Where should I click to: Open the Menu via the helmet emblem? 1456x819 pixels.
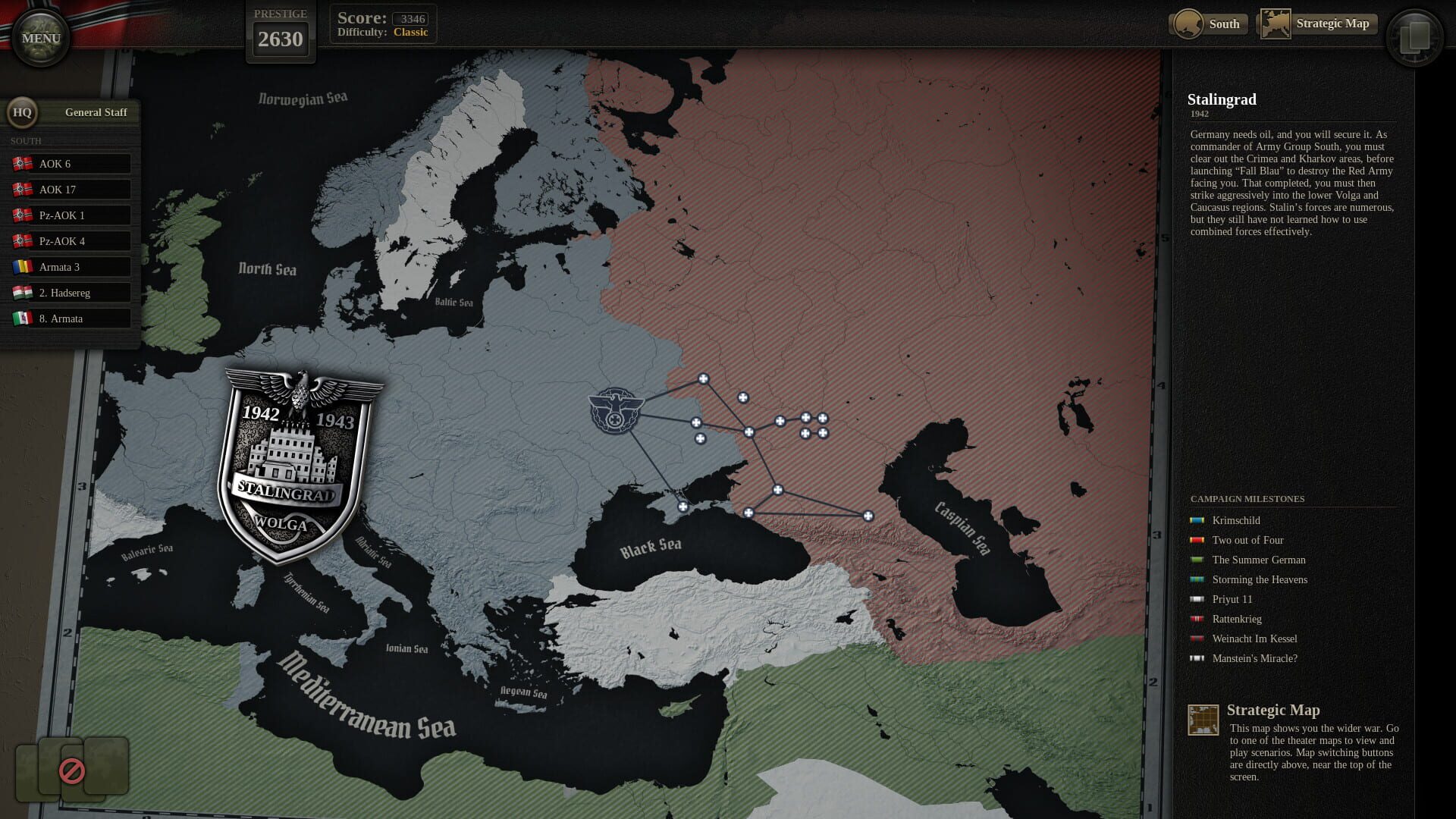pos(39,36)
